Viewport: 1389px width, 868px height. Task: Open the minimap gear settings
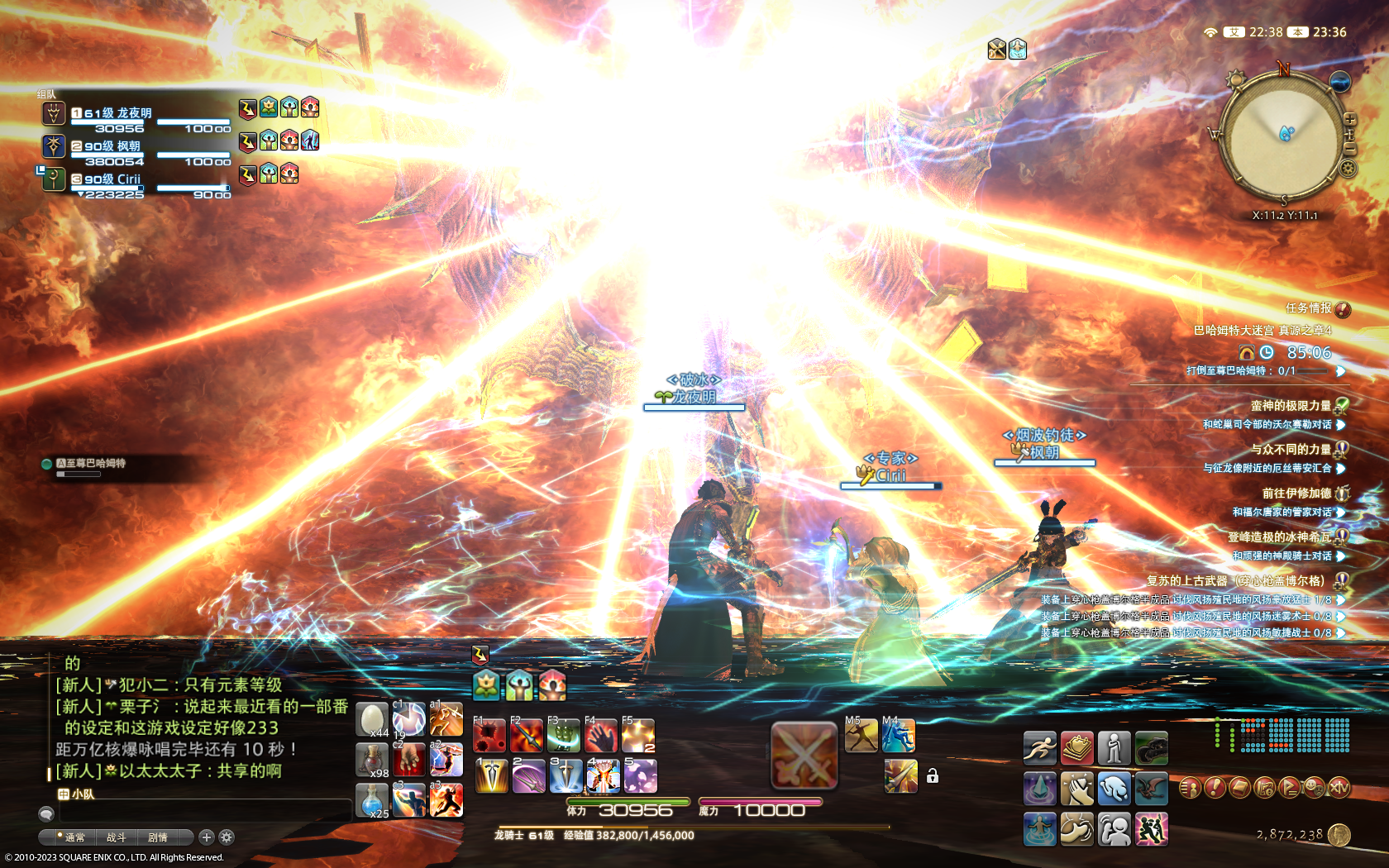[x=1348, y=169]
